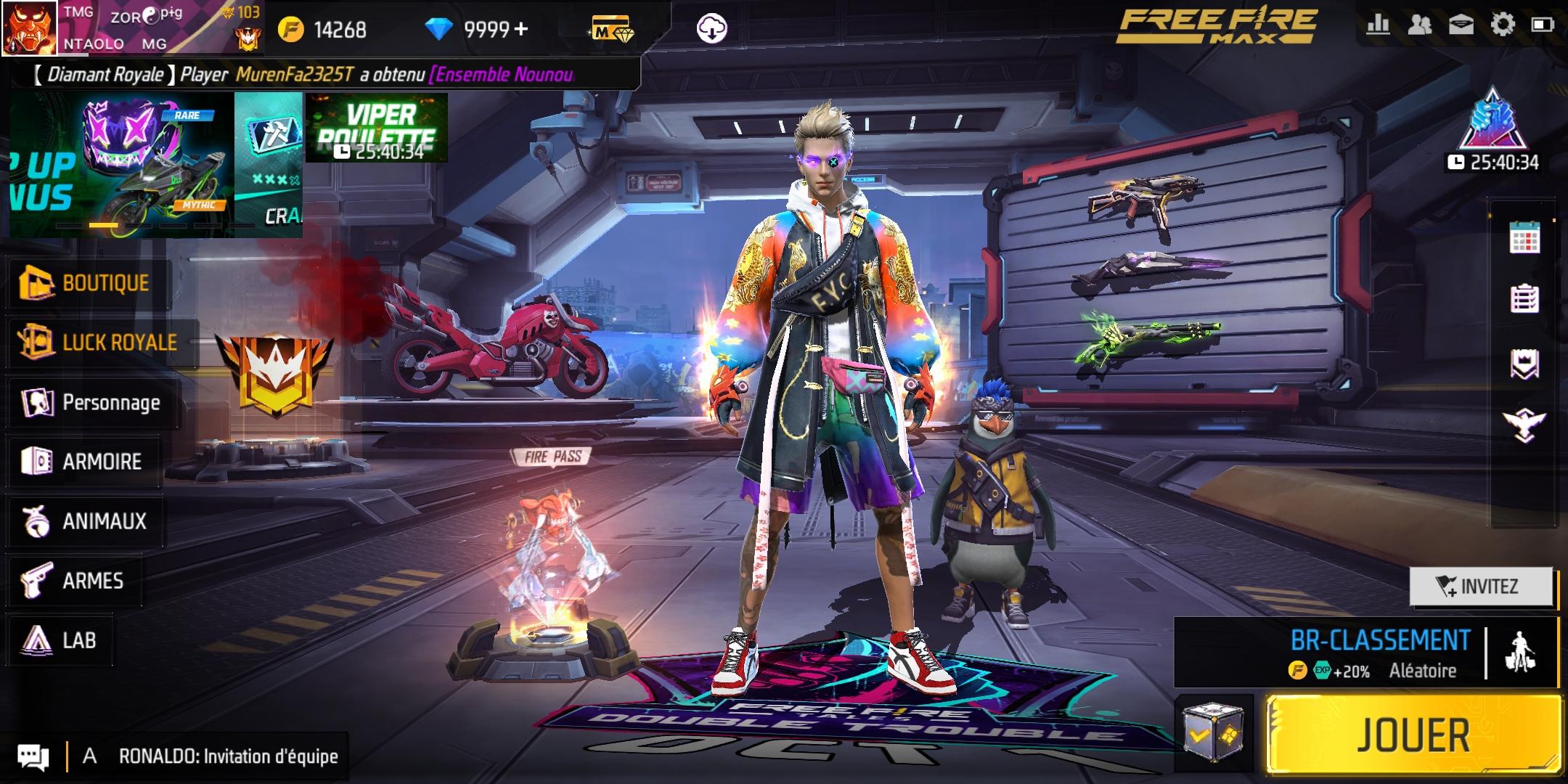1568x784 pixels.
Task: Open the mail envelope icon
Action: tap(1461, 25)
